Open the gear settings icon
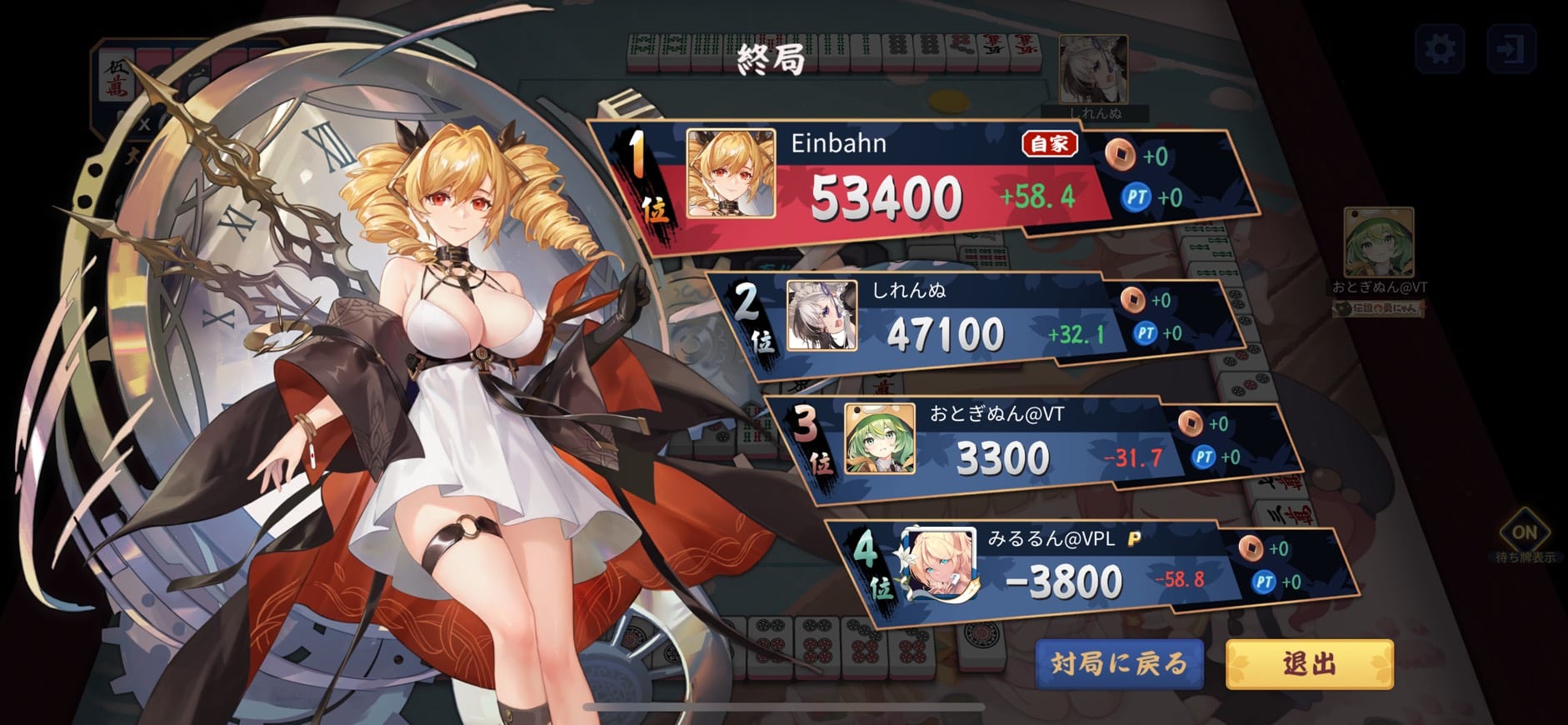The width and height of the screenshot is (1568, 725). pyautogui.click(x=1440, y=49)
